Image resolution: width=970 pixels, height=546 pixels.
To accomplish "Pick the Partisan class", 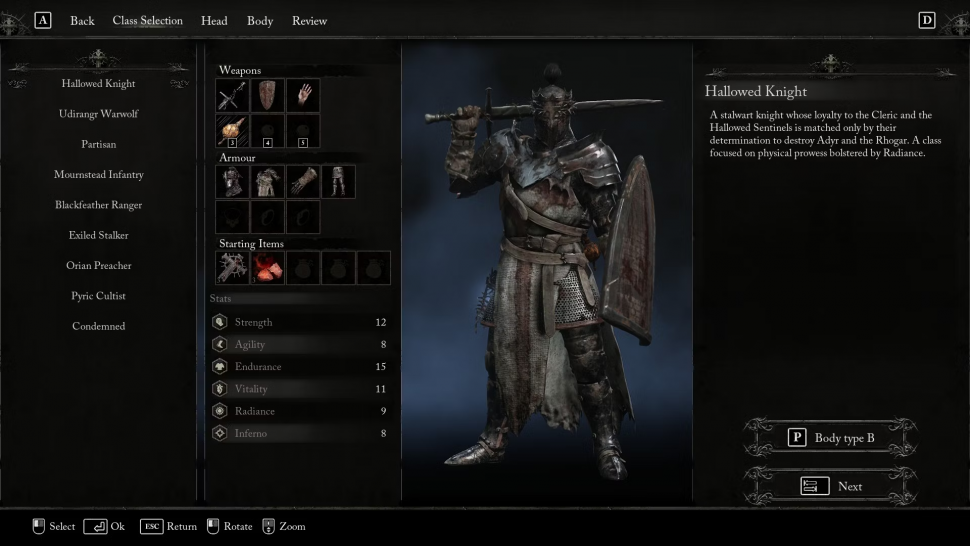I will click(x=98, y=144).
